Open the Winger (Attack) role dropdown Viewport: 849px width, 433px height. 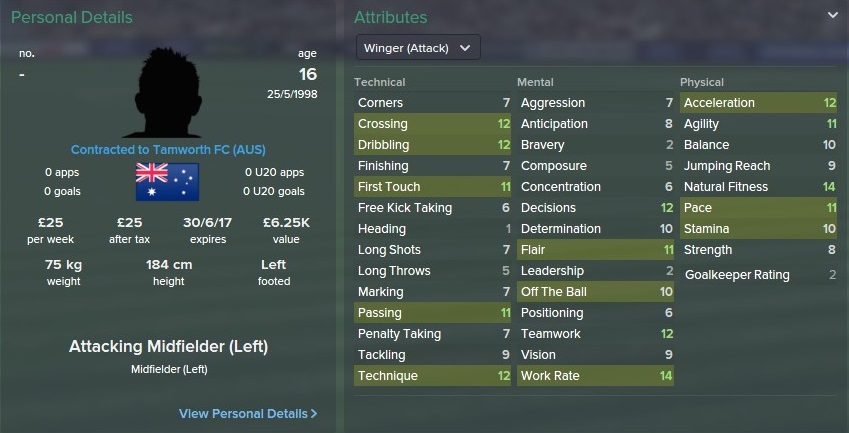point(418,48)
